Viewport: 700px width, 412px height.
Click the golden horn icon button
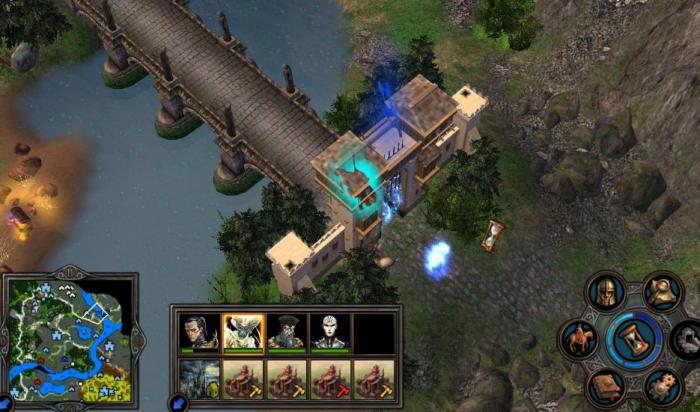pos(661,291)
